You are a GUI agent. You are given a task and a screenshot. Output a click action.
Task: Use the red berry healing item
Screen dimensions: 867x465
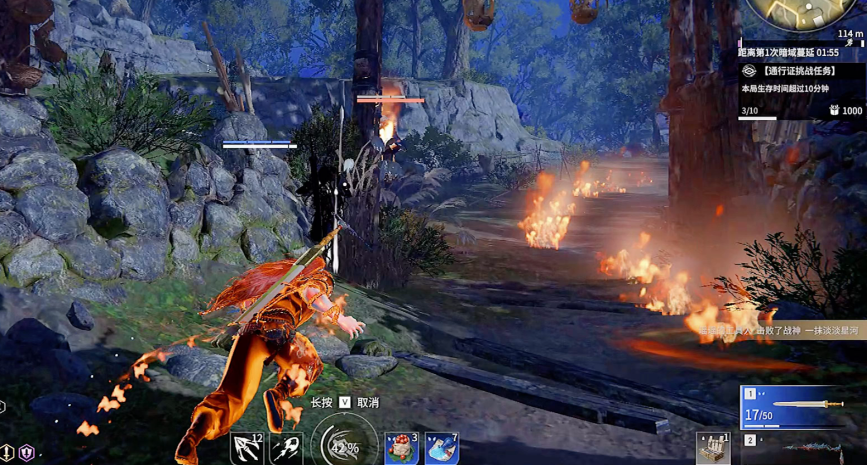pyautogui.click(x=401, y=449)
